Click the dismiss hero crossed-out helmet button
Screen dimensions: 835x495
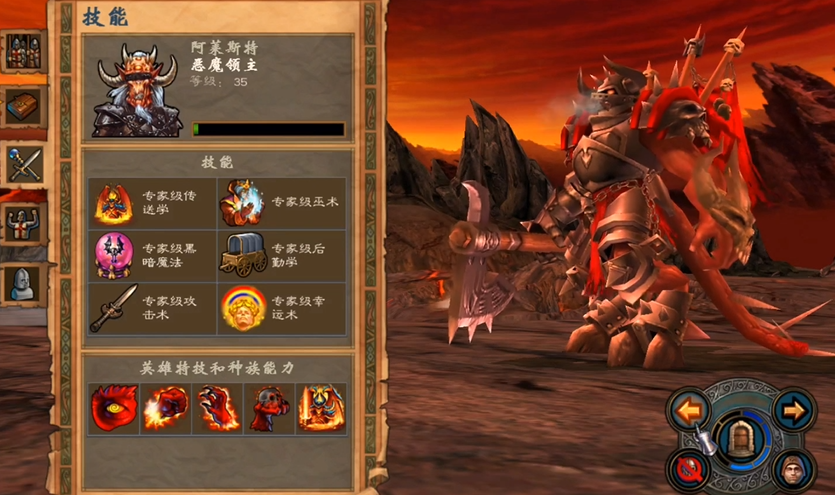click(x=689, y=468)
